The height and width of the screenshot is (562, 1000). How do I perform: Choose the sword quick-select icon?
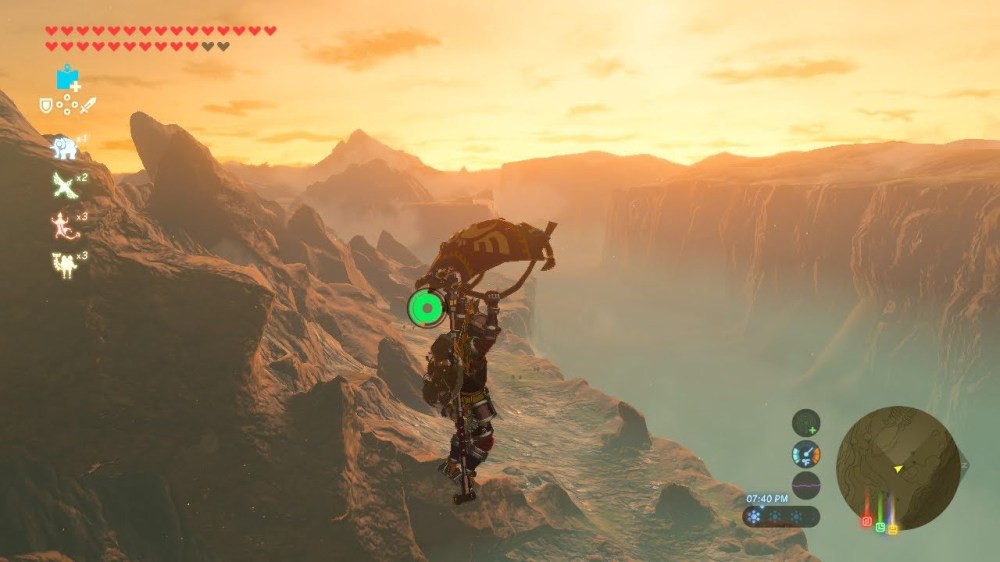tap(88, 105)
